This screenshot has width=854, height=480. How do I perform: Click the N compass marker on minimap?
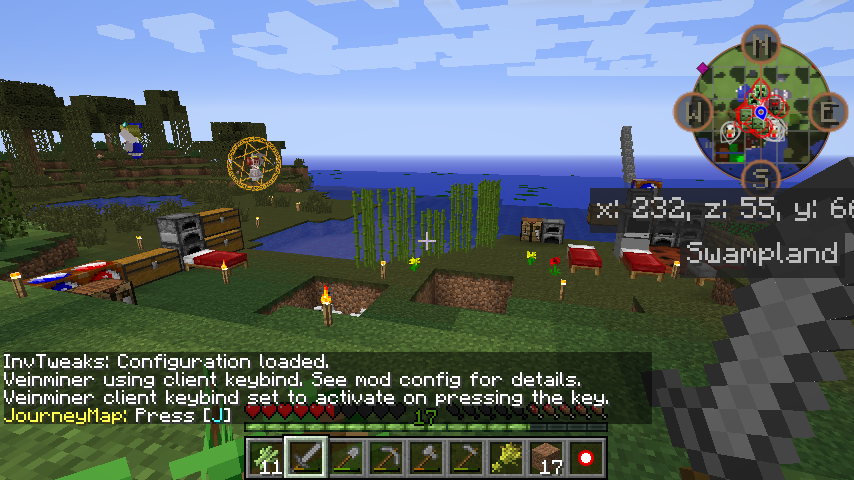pos(761,44)
